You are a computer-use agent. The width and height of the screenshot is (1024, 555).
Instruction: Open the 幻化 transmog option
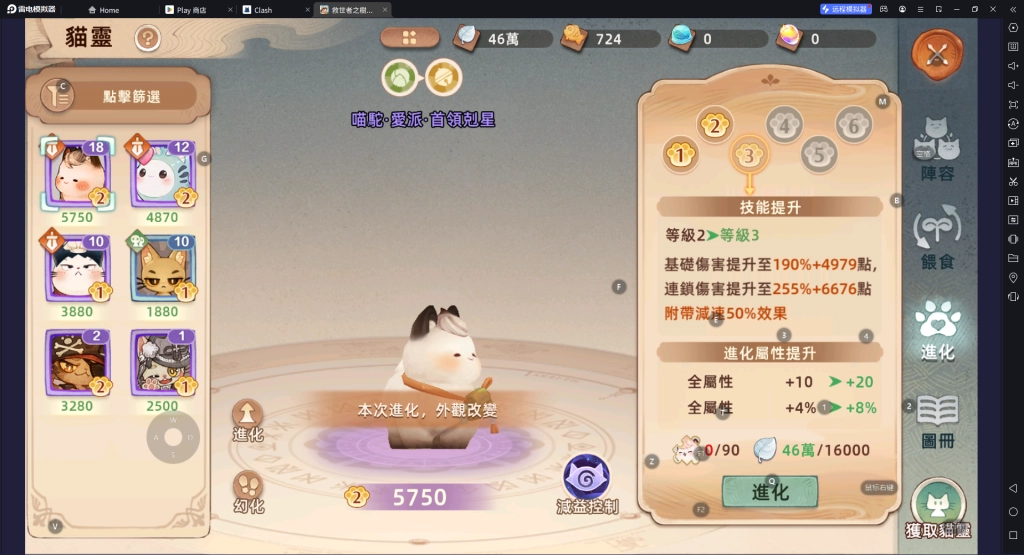(248, 489)
